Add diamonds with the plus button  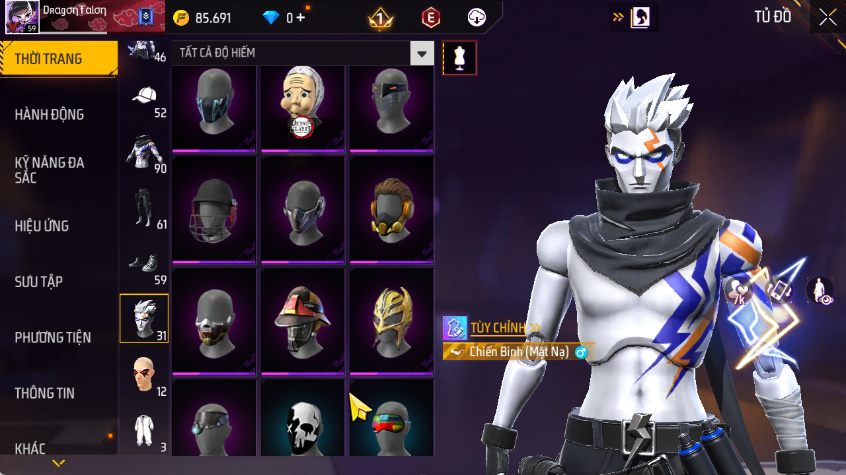(300, 18)
